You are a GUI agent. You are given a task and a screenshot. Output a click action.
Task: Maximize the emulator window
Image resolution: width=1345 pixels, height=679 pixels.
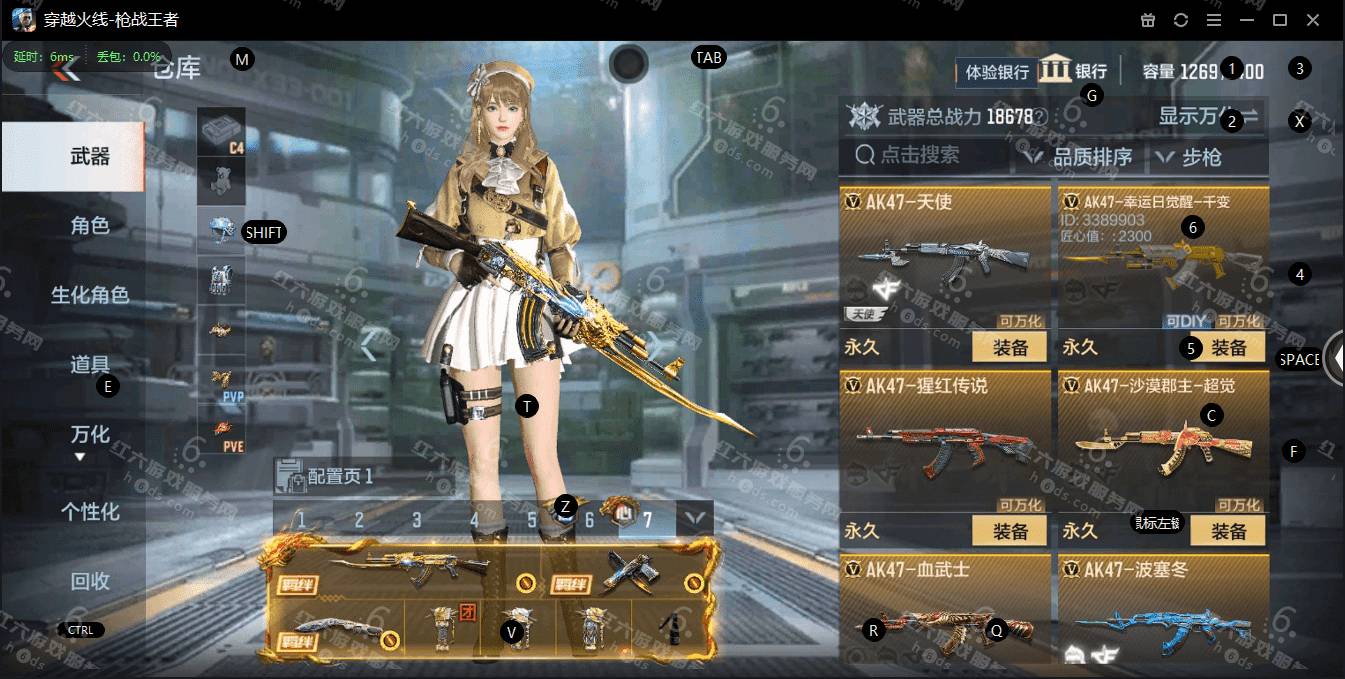(x=1279, y=20)
